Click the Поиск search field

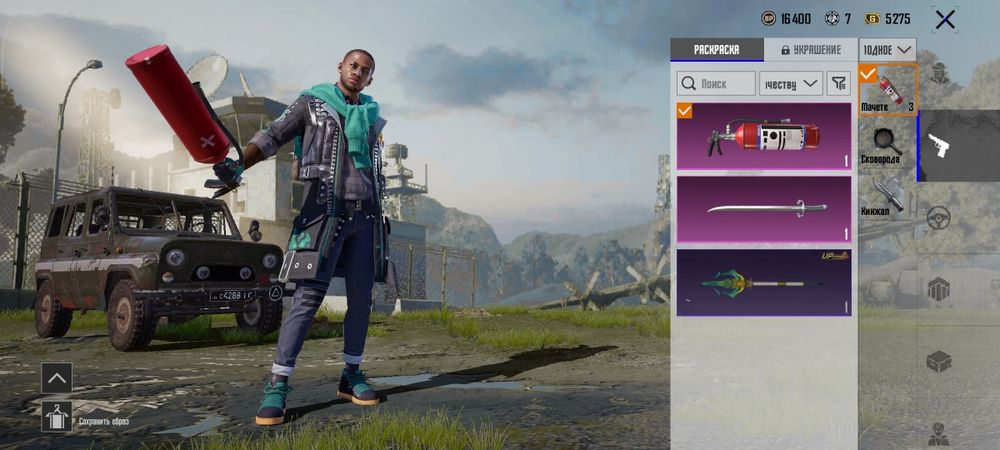click(716, 83)
